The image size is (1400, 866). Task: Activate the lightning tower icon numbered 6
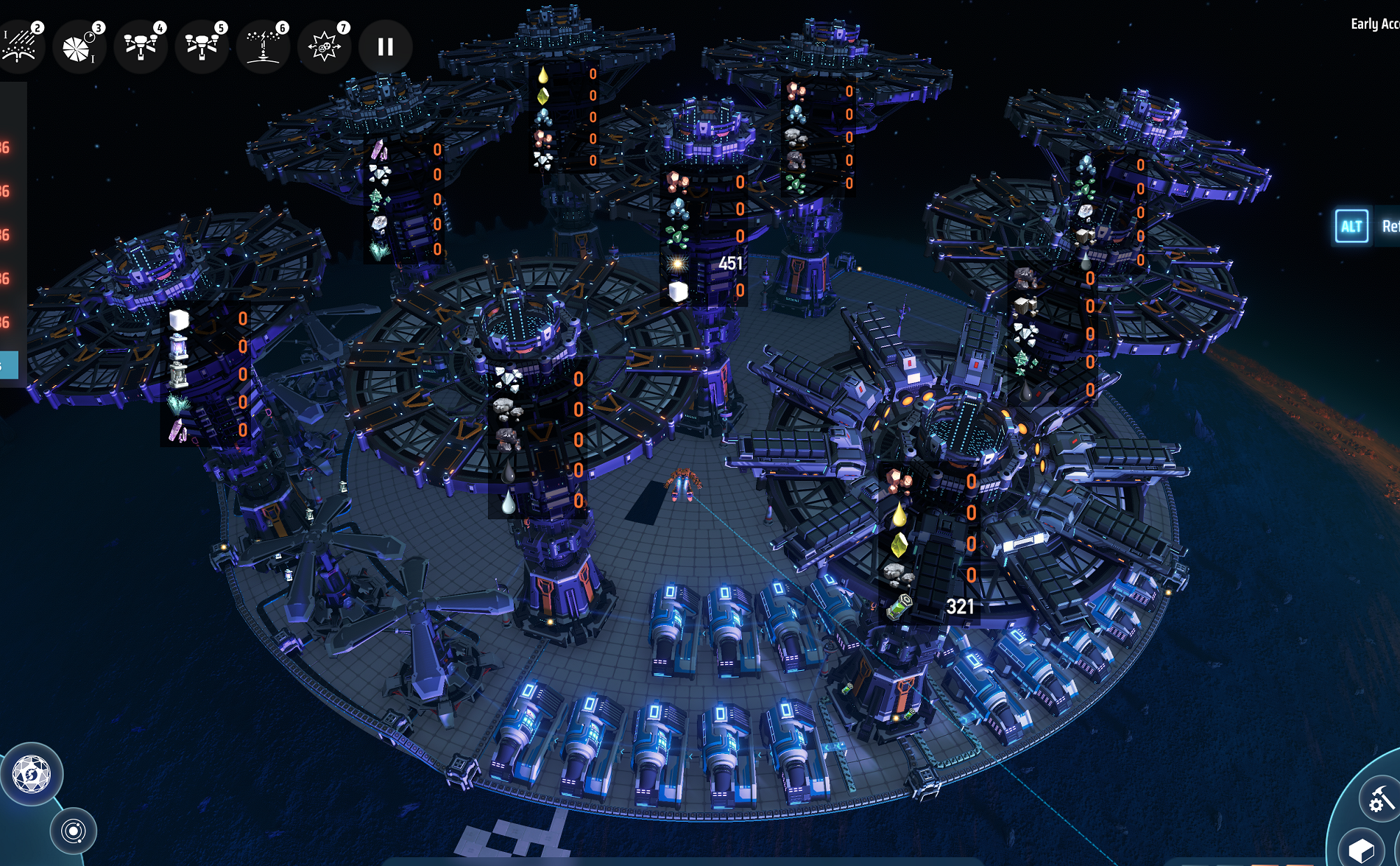[x=263, y=46]
